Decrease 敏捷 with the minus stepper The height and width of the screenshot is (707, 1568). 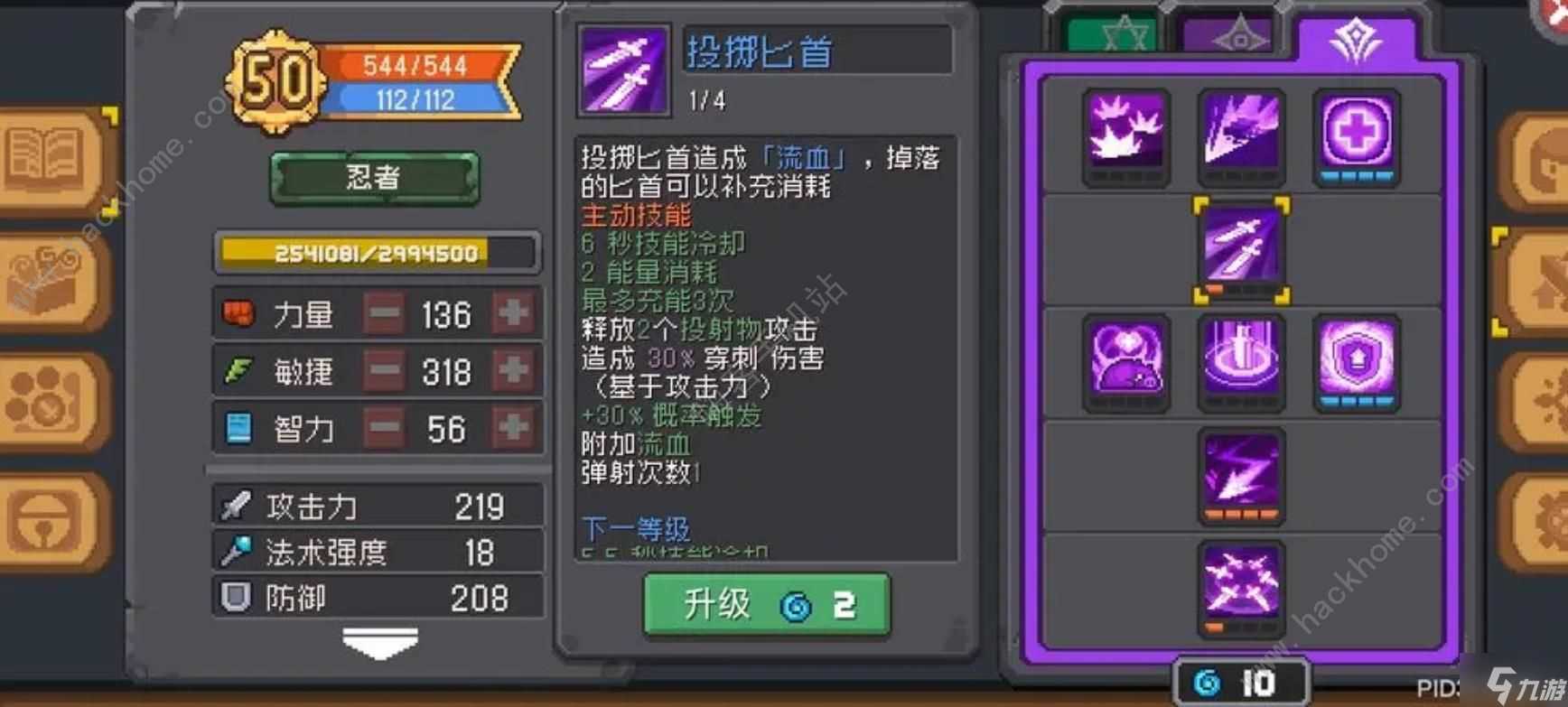coord(383,371)
